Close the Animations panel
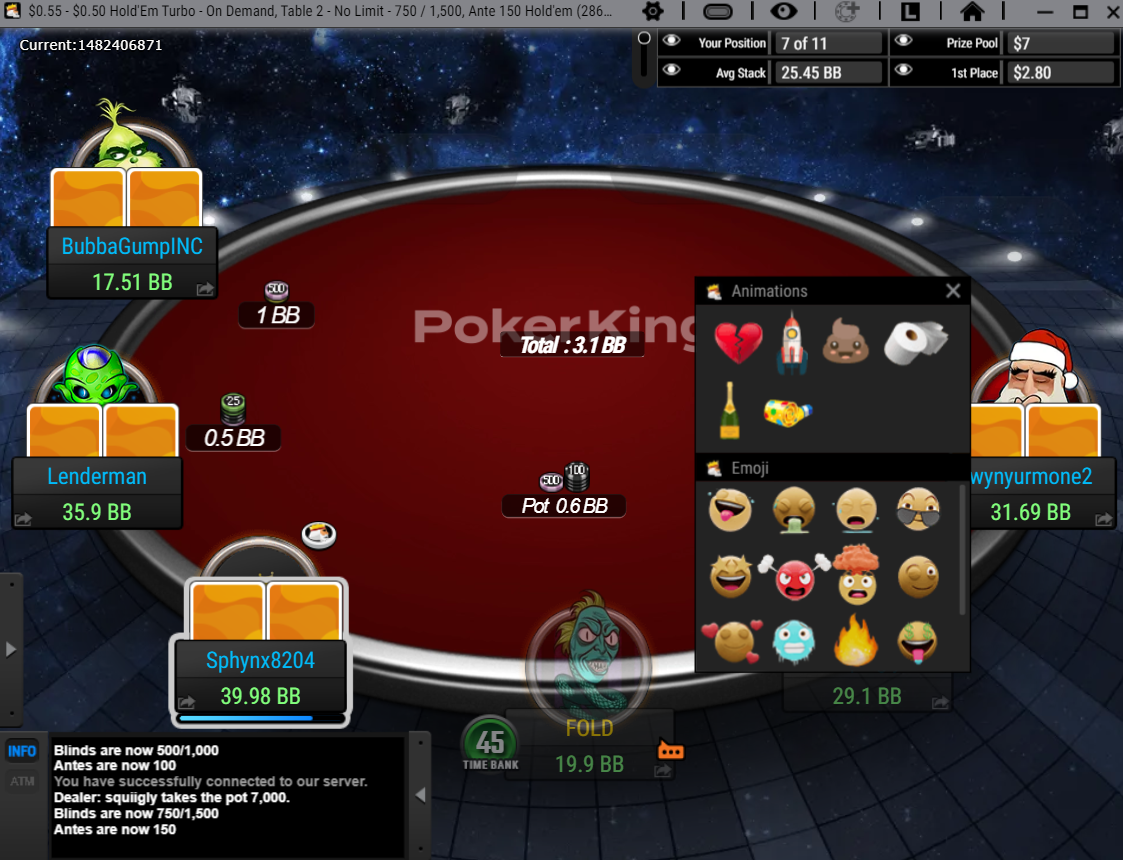 (x=953, y=291)
